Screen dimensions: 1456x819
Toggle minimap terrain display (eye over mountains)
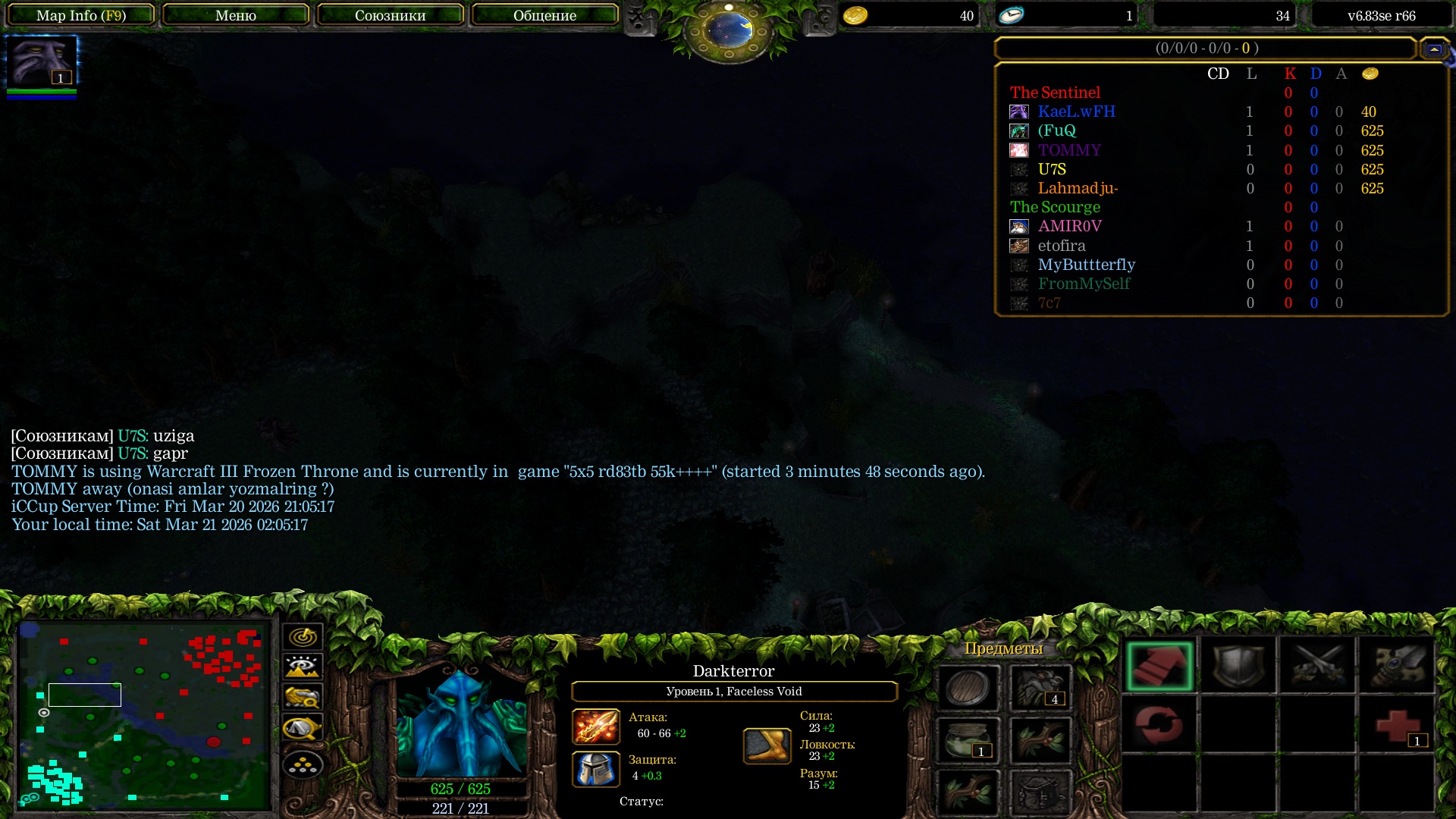coord(303,667)
